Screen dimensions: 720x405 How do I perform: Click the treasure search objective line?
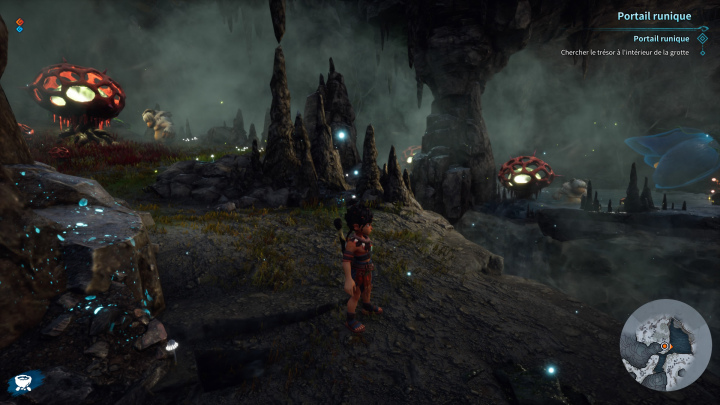coord(626,52)
